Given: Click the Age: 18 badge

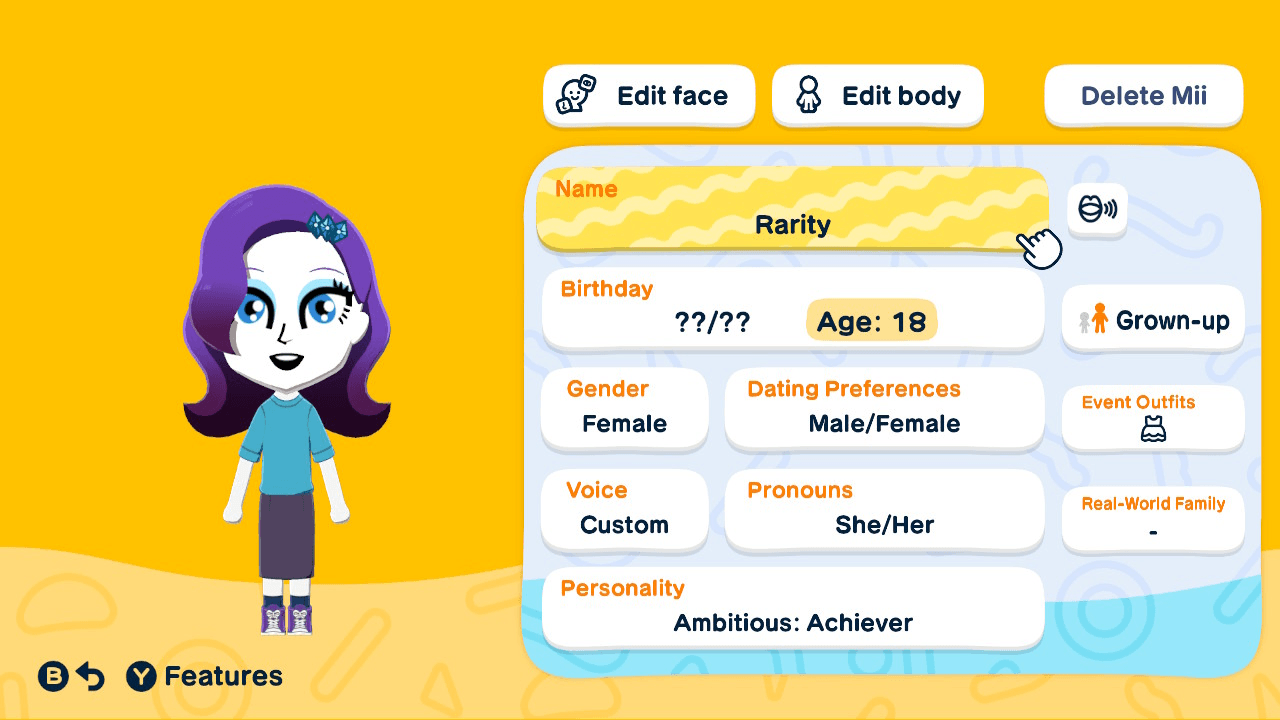Looking at the screenshot, I should 870,320.
